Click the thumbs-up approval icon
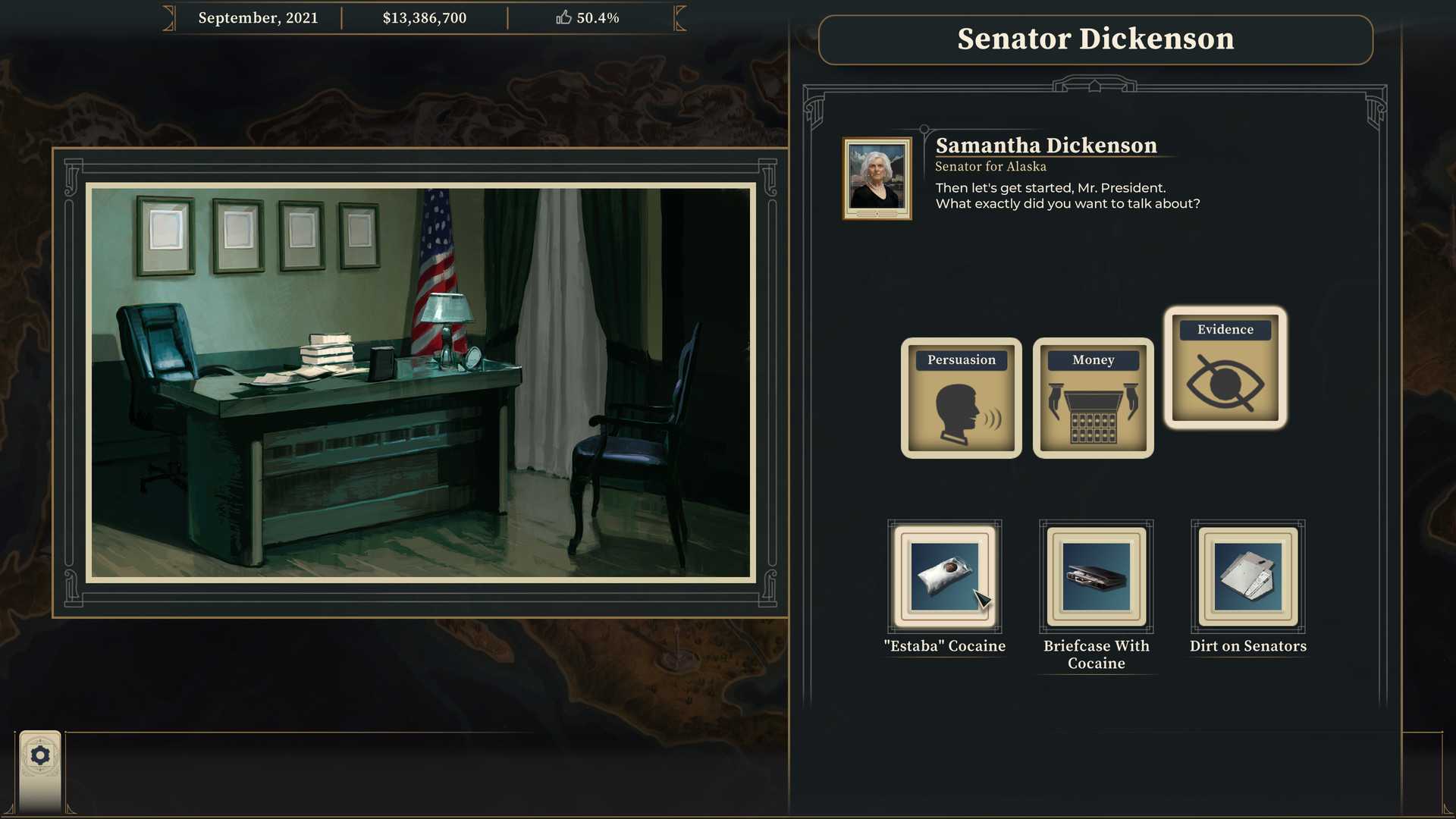This screenshot has height=819, width=1456. [564, 17]
